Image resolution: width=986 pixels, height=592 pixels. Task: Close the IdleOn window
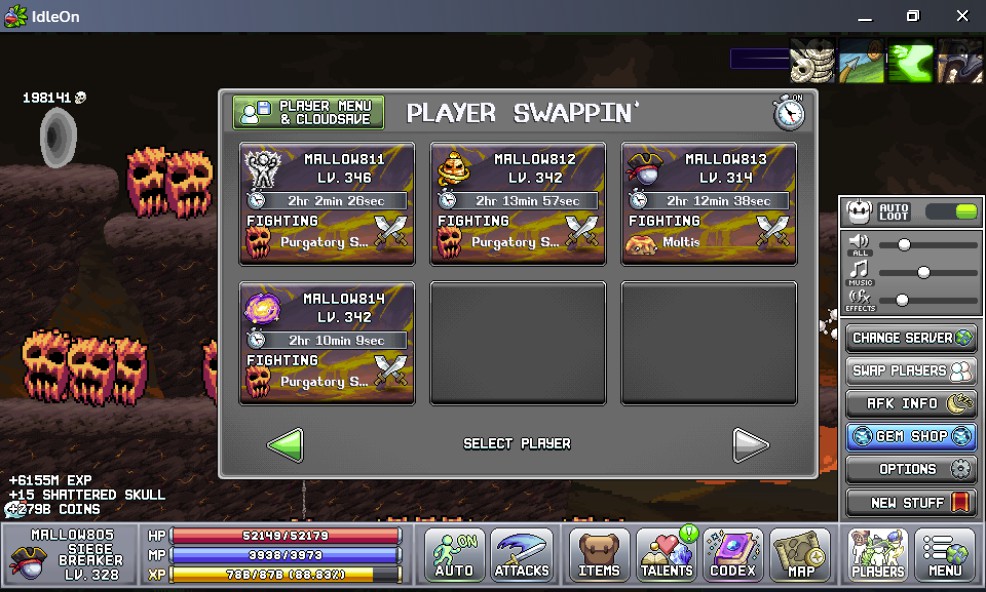coord(962,16)
